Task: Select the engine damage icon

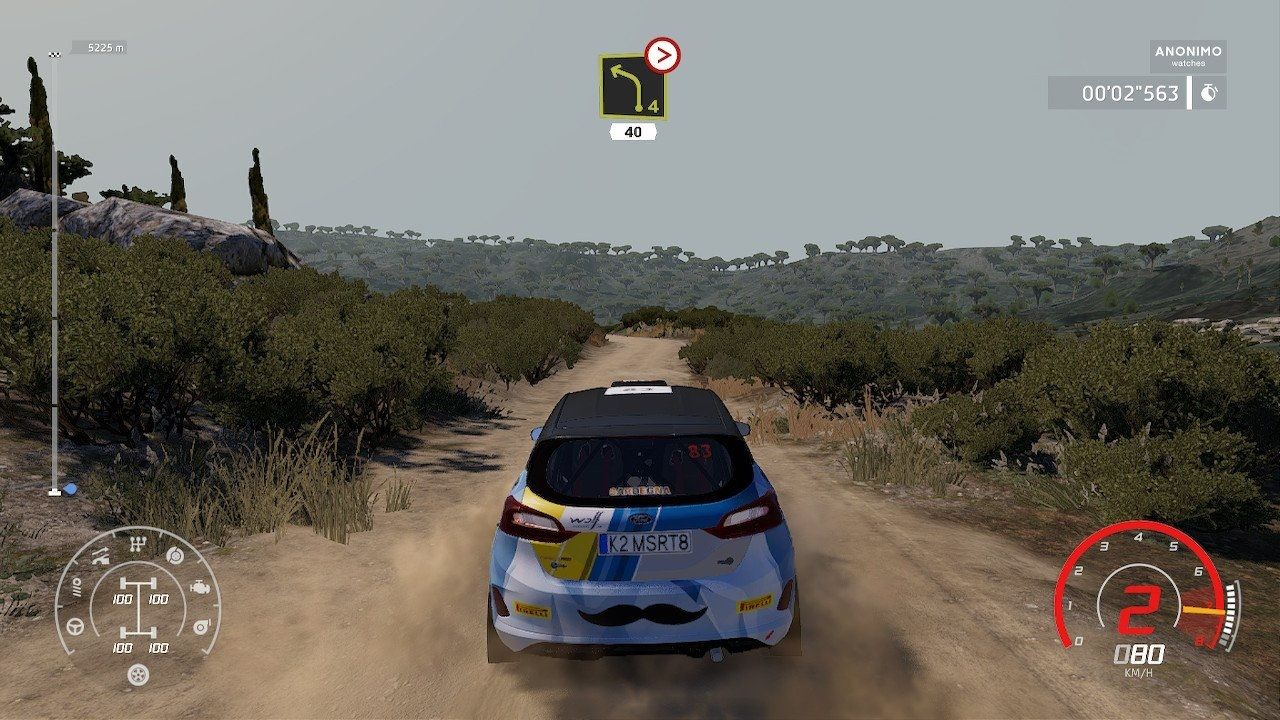Action: coord(200,587)
